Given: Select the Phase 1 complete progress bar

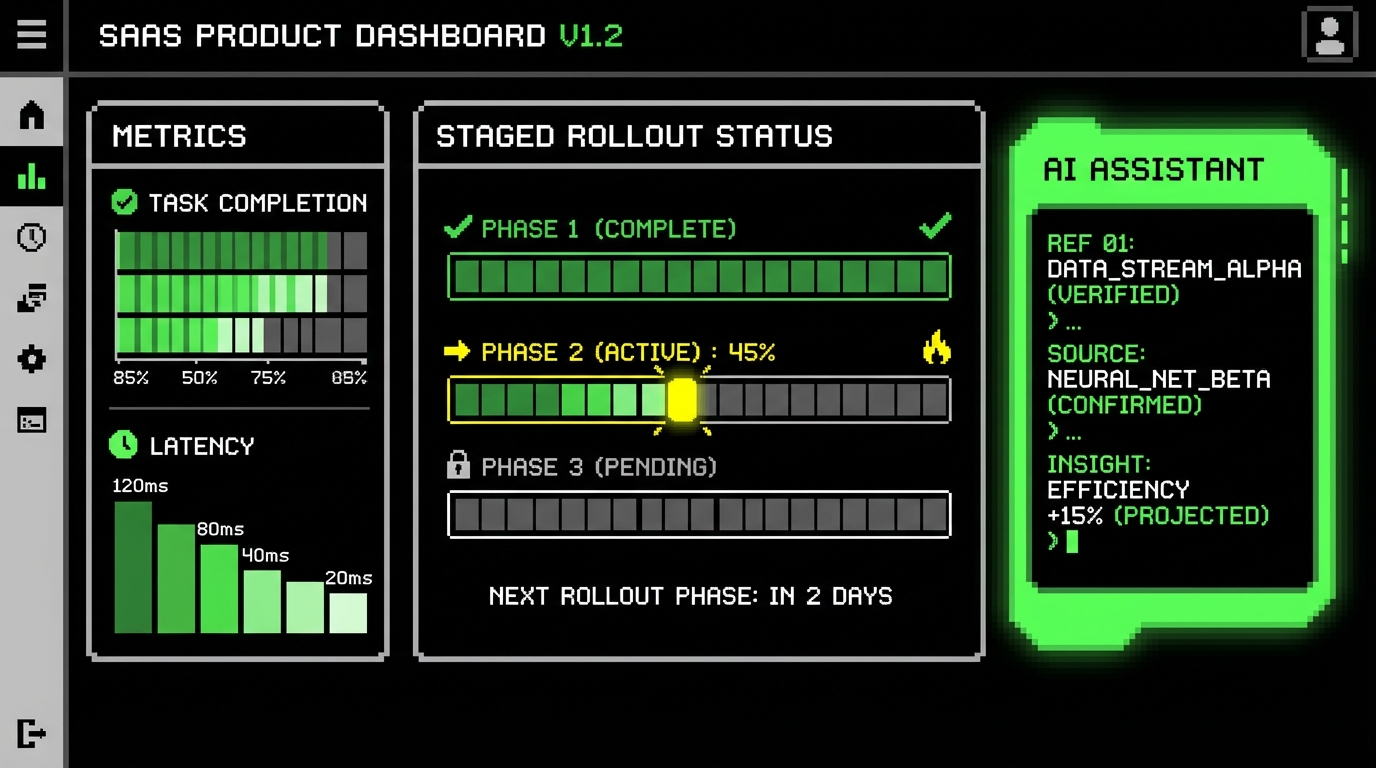Looking at the screenshot, I should click(698, 277).
